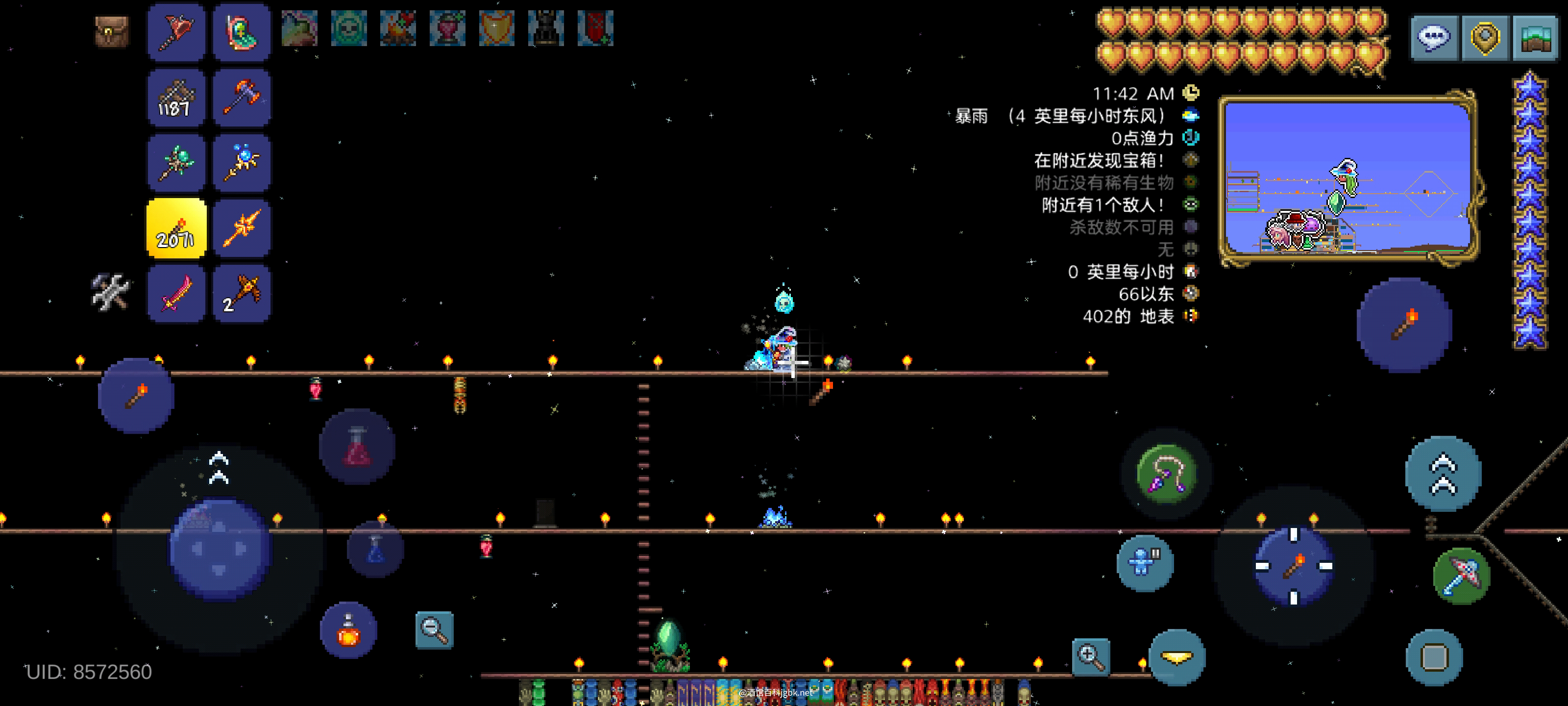
Task: Equip the red axe in first slot
Action: (x=176, y=32)
